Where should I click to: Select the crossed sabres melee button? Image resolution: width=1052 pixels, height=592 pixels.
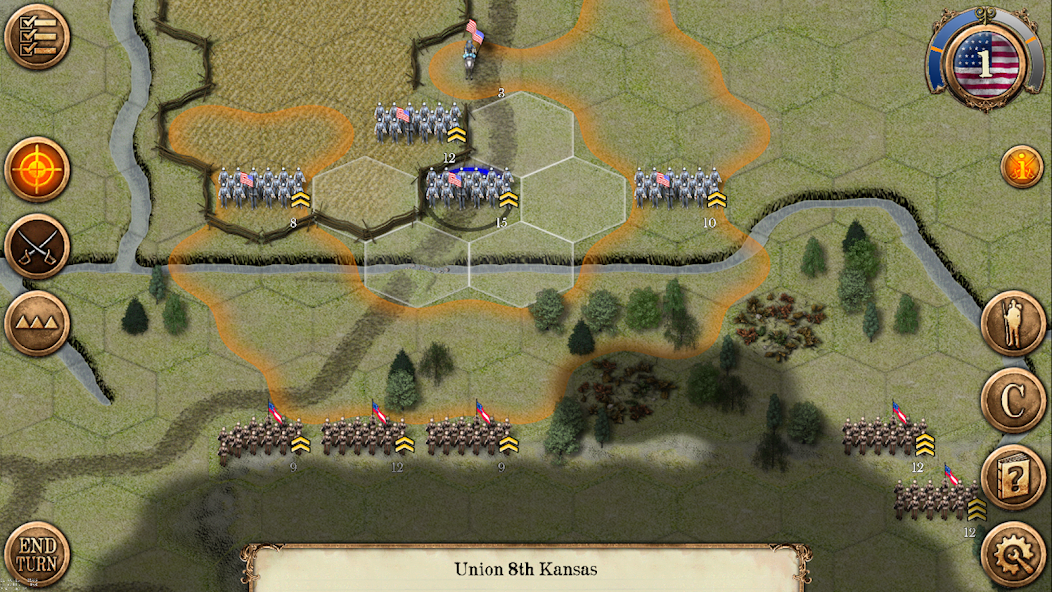click(36, 246)
